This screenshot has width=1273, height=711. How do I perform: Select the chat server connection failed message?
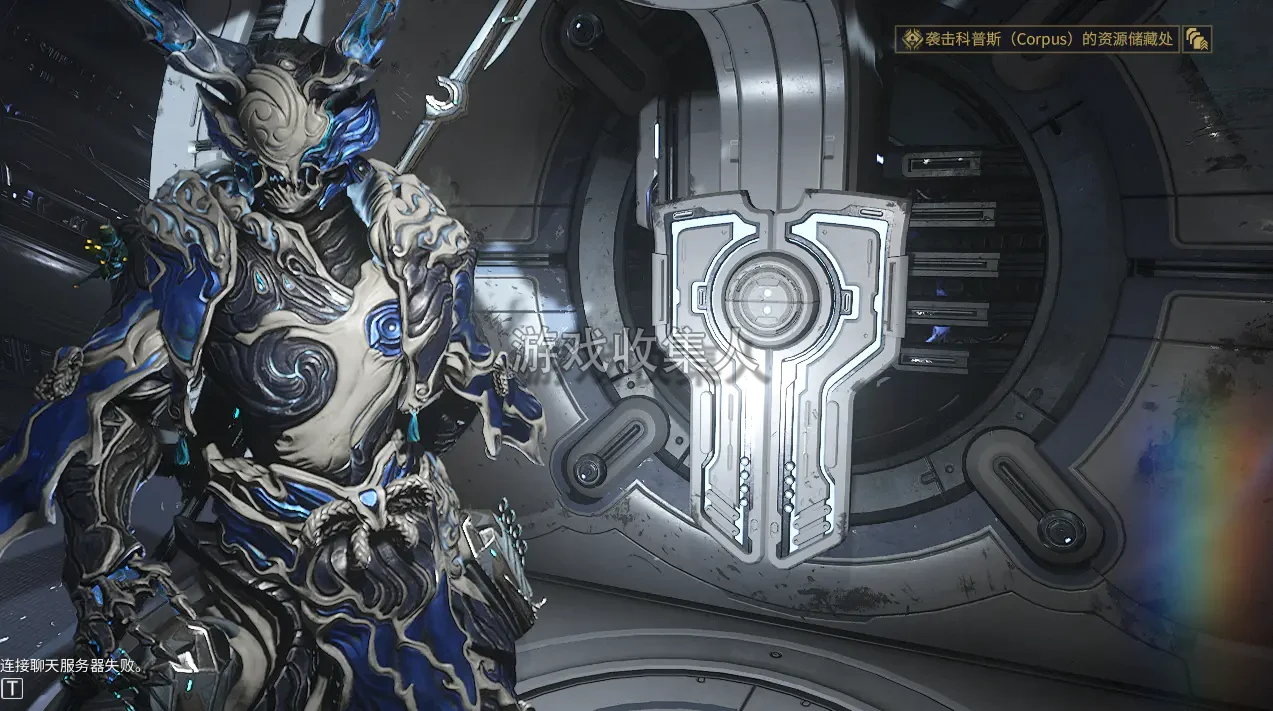point(74,665)
